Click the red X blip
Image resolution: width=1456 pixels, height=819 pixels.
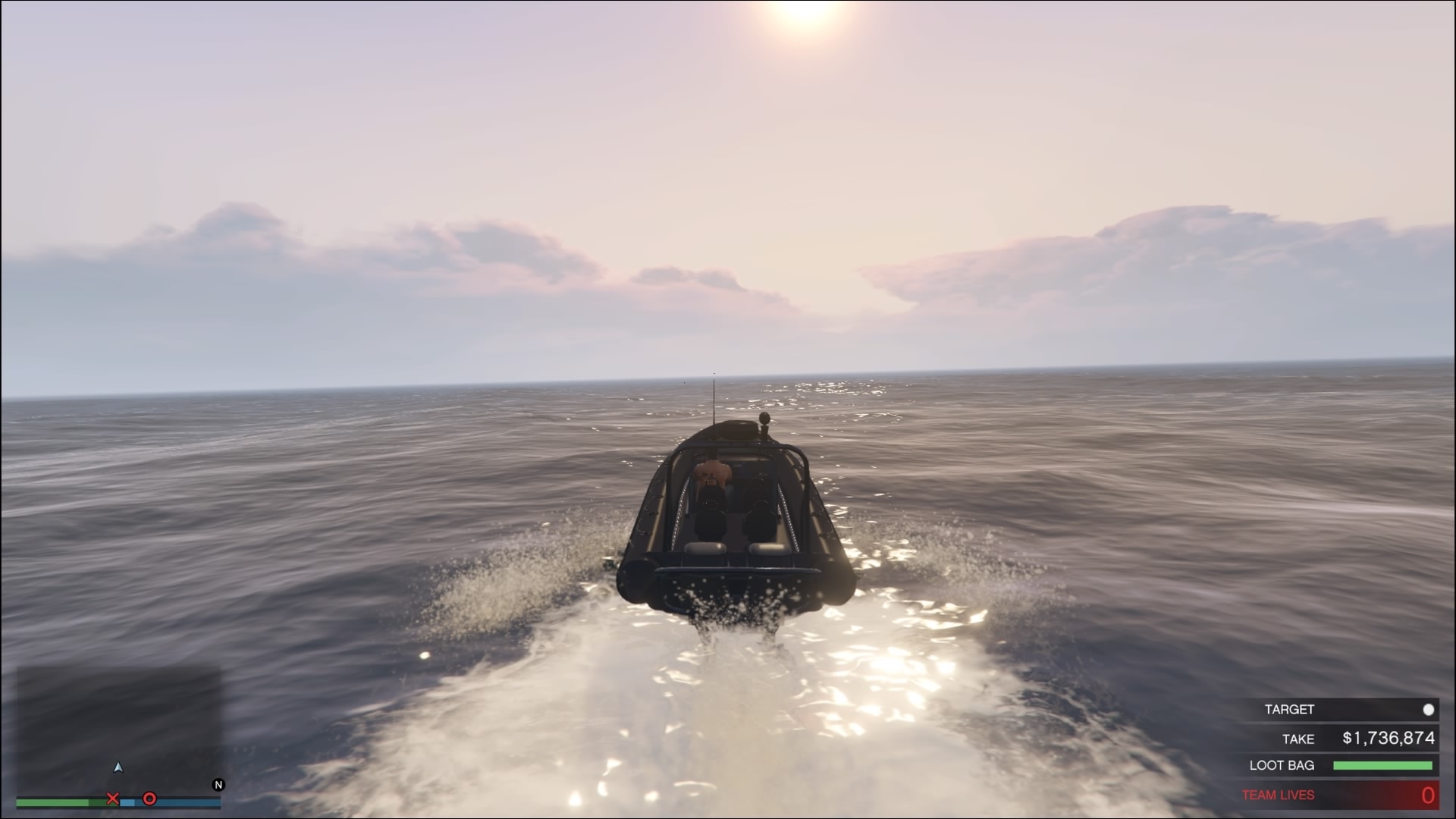click(x=113, y=799)
